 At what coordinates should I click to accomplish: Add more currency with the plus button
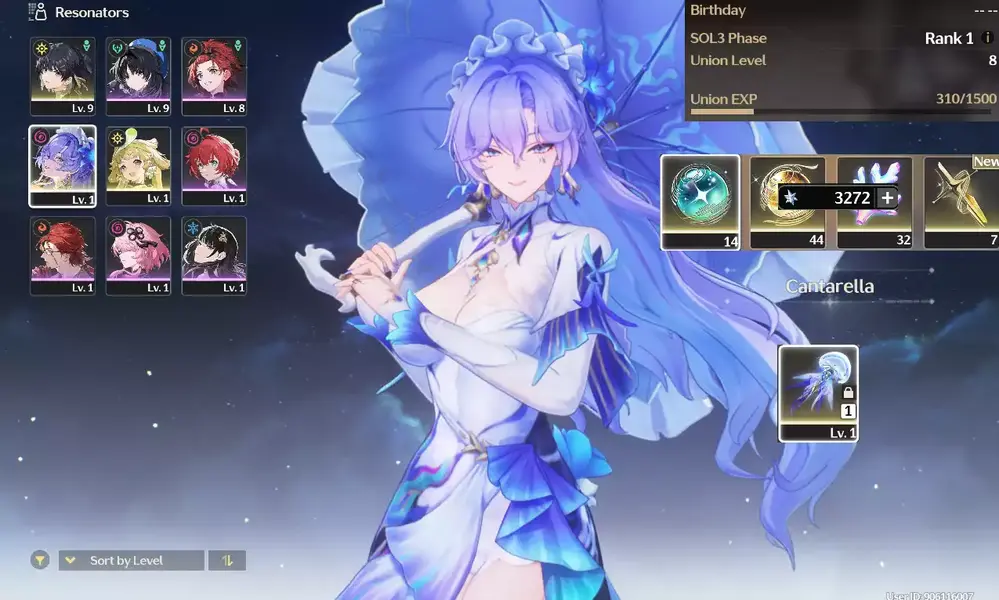coord(887,198)
